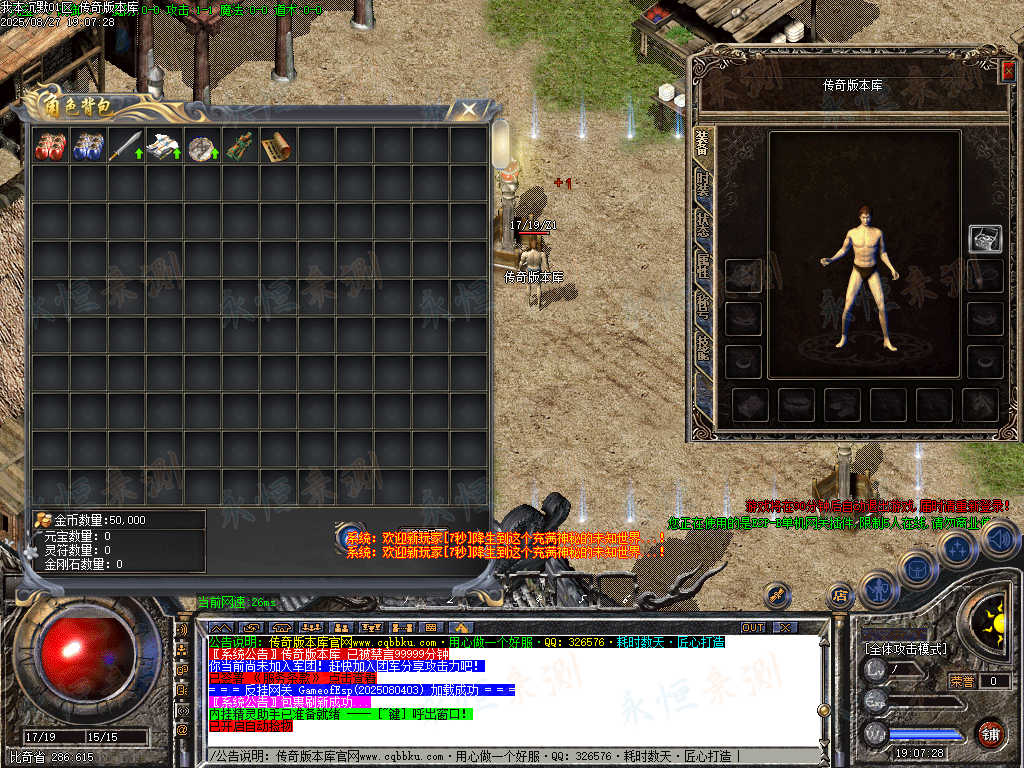Show the 属性 attributes tab
This screenshot has height=768, width=1024.
click(702, 265)
